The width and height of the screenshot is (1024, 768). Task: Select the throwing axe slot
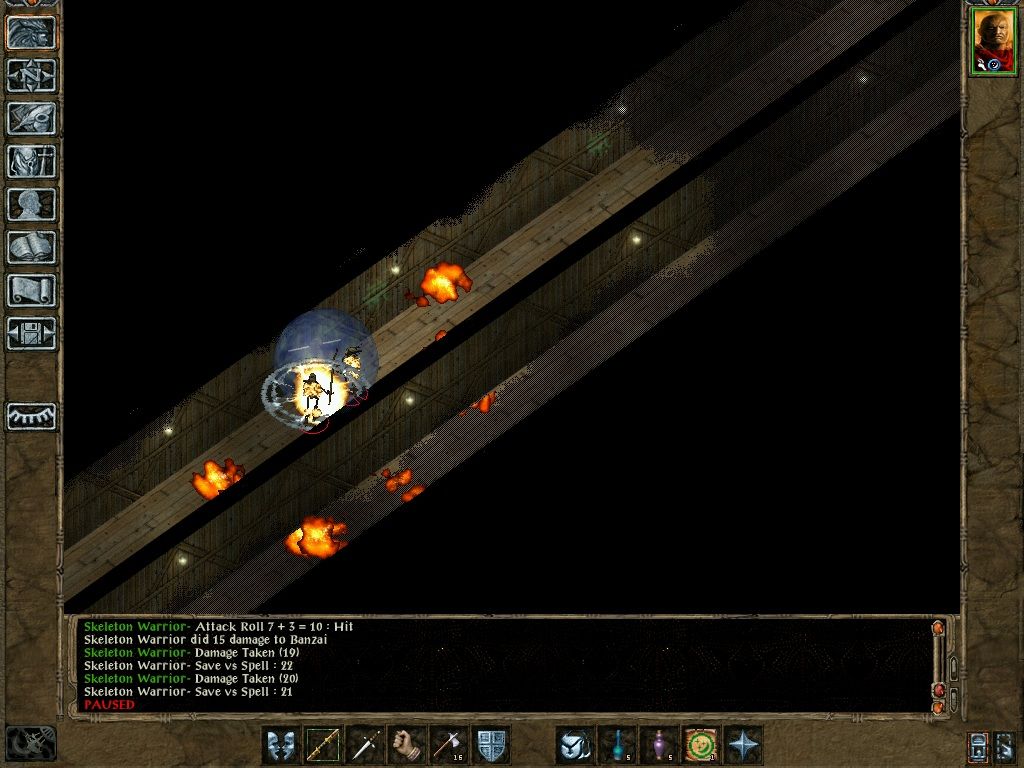pyautogui.click(x=449, y=745)
